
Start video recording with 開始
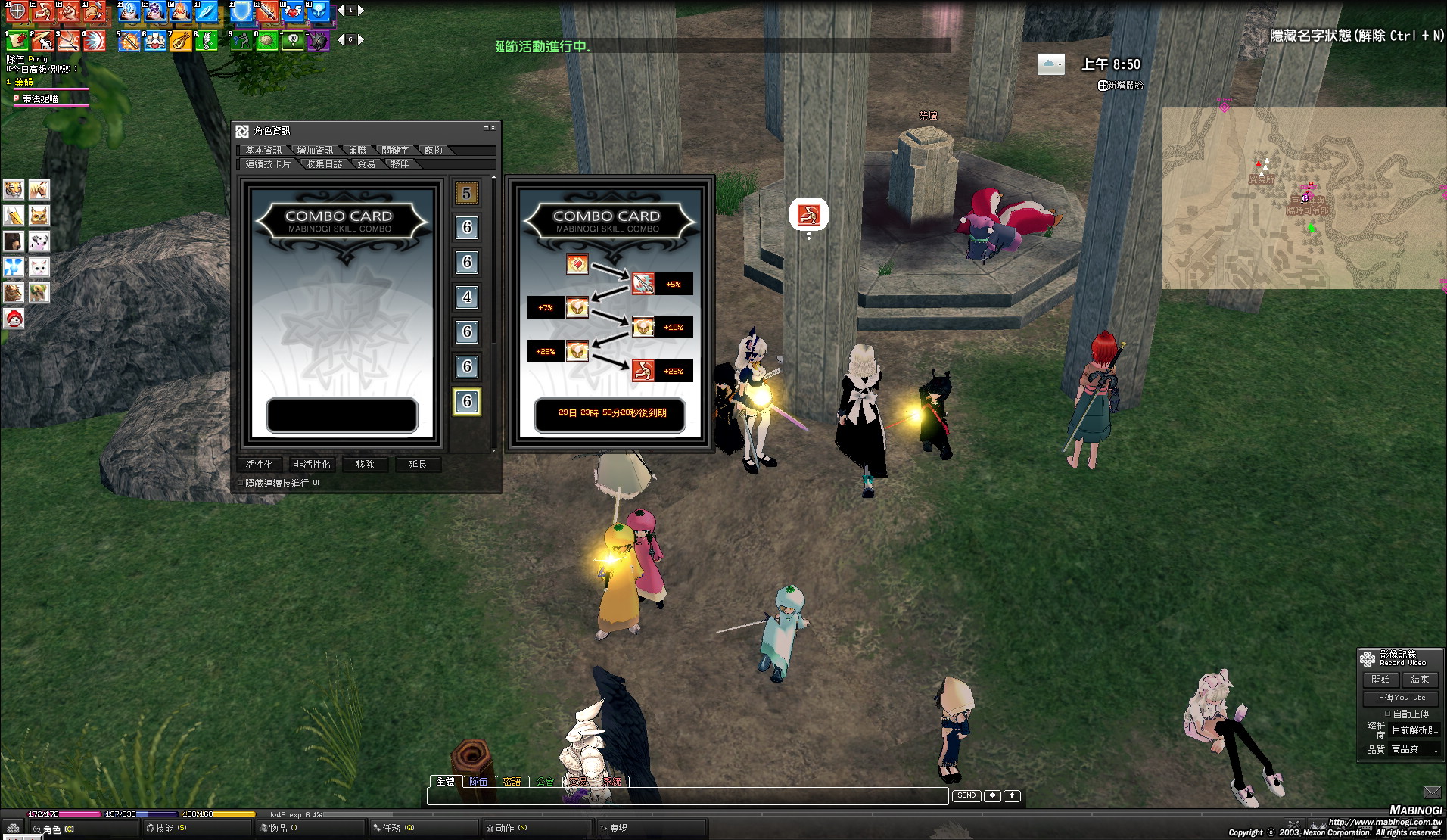coord(1380,680)
